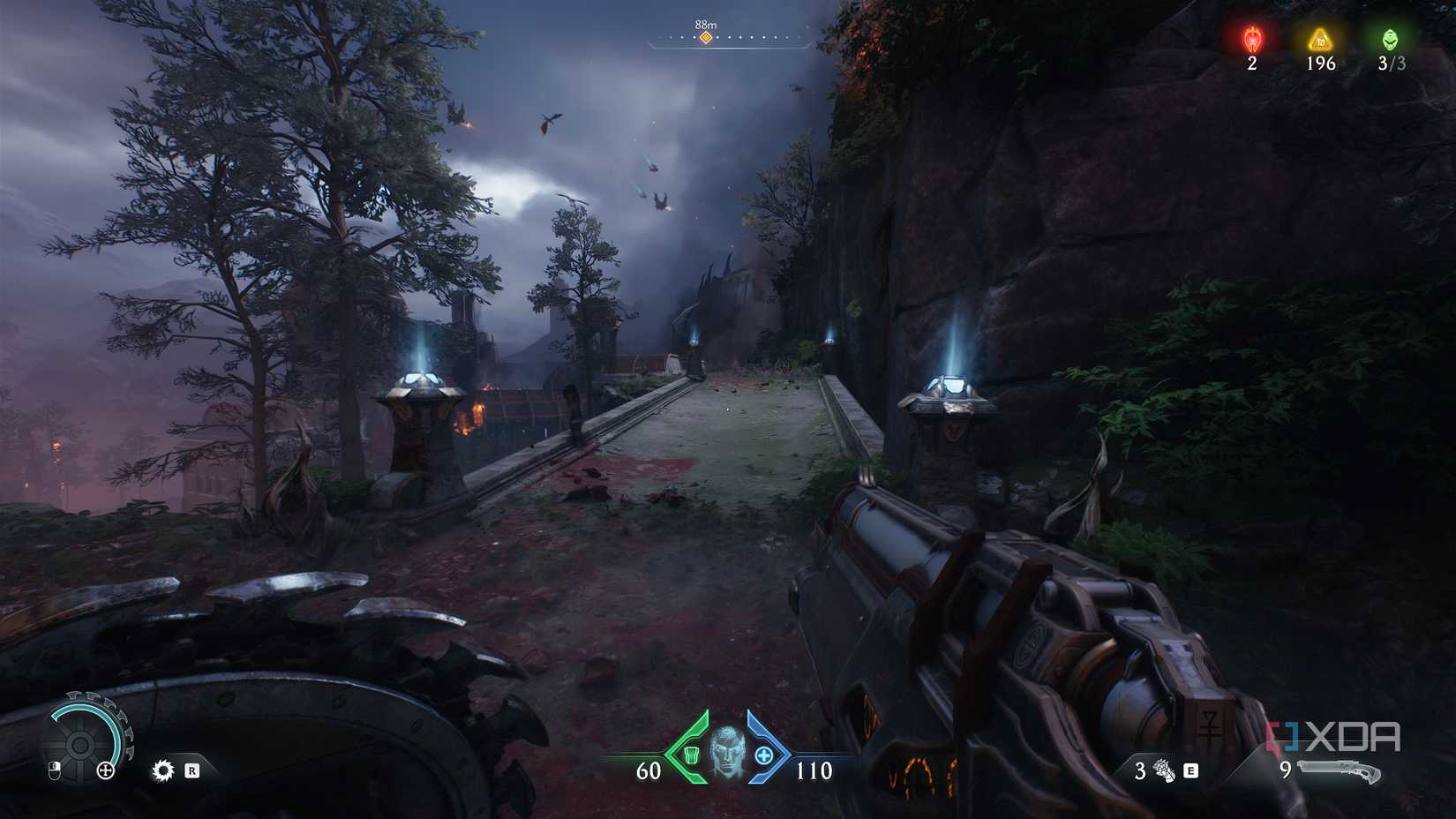Image resolution: width=1456 pixels, height=819 pixels.
Task: Expand the weapon selection radial wheel
Action: [x=80, y=743]
